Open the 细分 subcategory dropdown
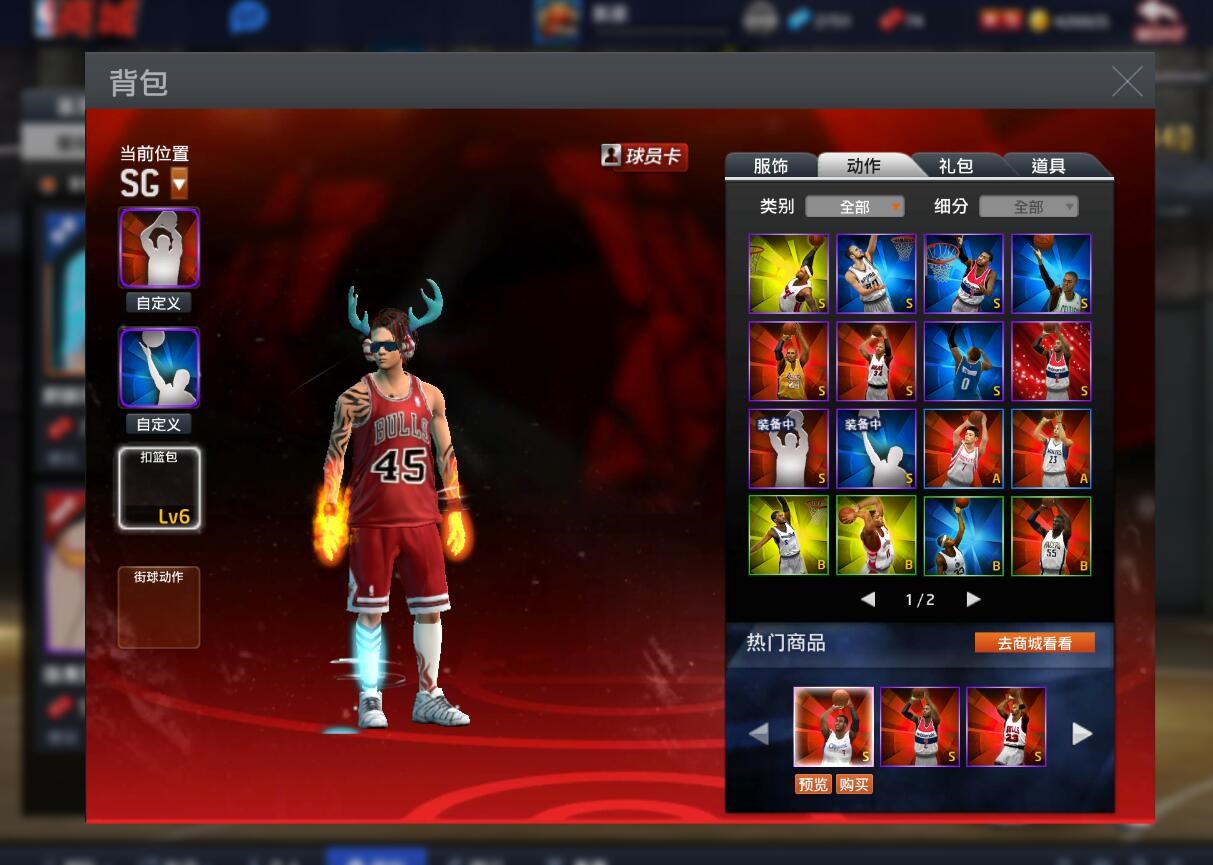 tap(1028, 207)
